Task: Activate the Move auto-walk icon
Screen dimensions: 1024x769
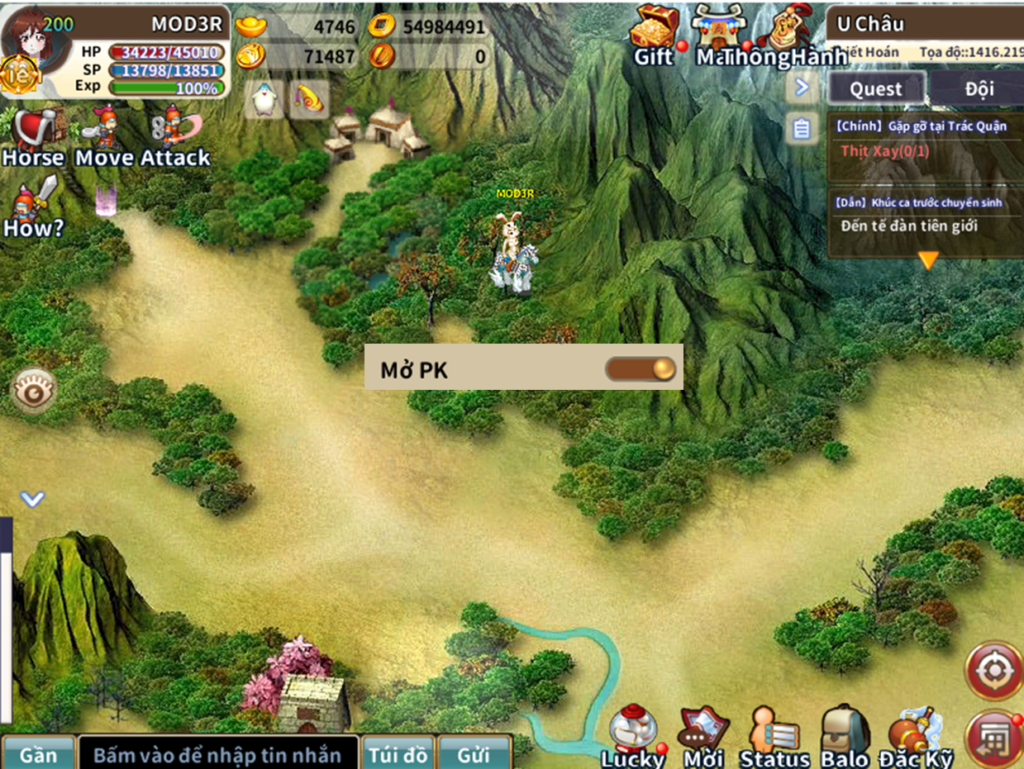Action: (x=103, y=137)
